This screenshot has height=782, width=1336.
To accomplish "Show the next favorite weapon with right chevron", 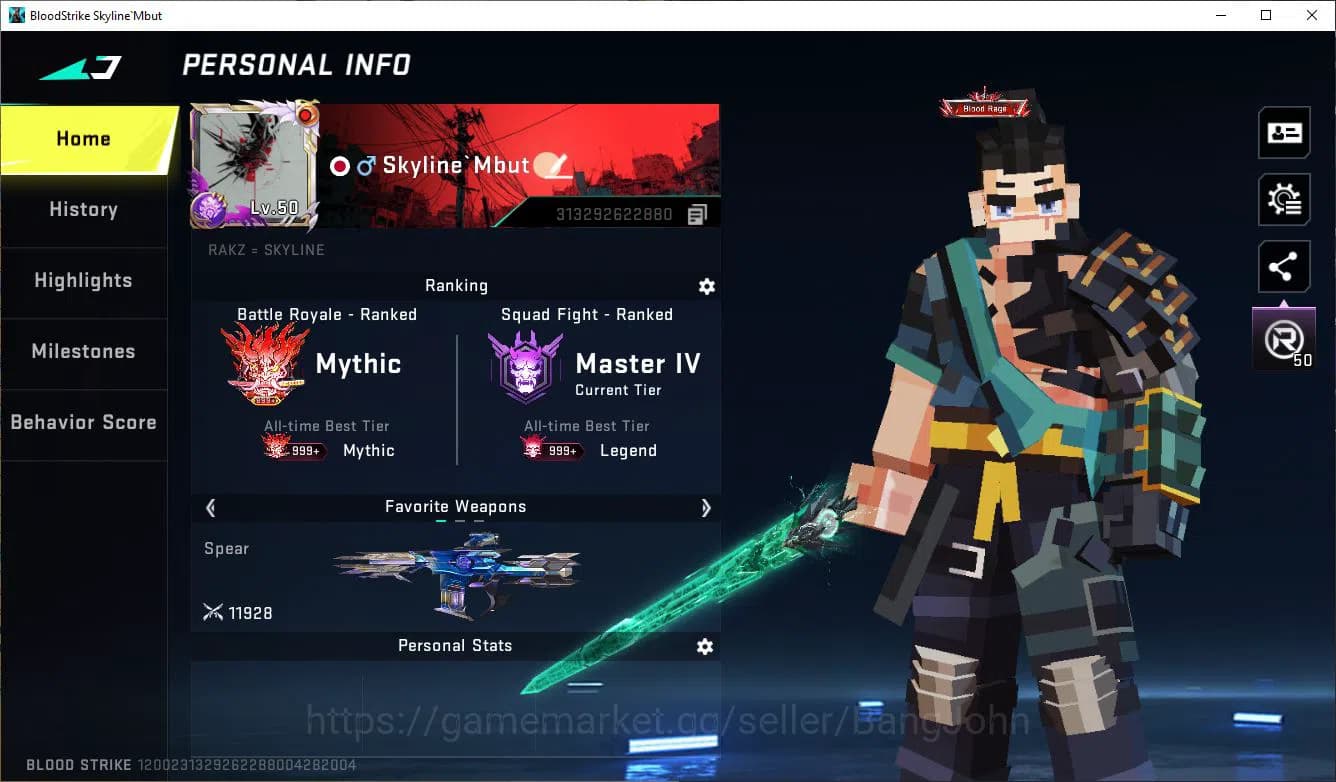I will (x=706, y=508).
